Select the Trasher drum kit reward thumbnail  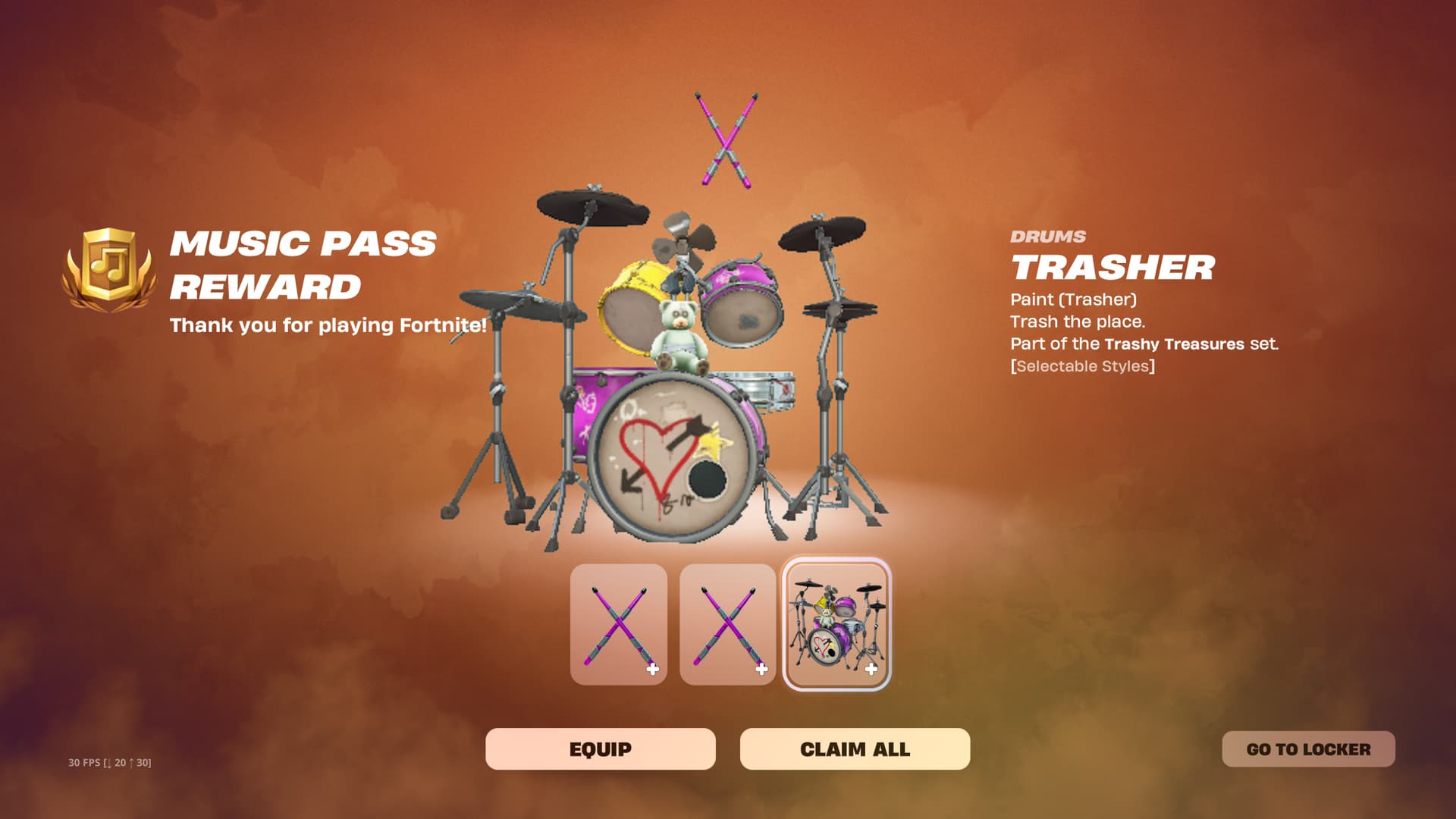(836, 624)
